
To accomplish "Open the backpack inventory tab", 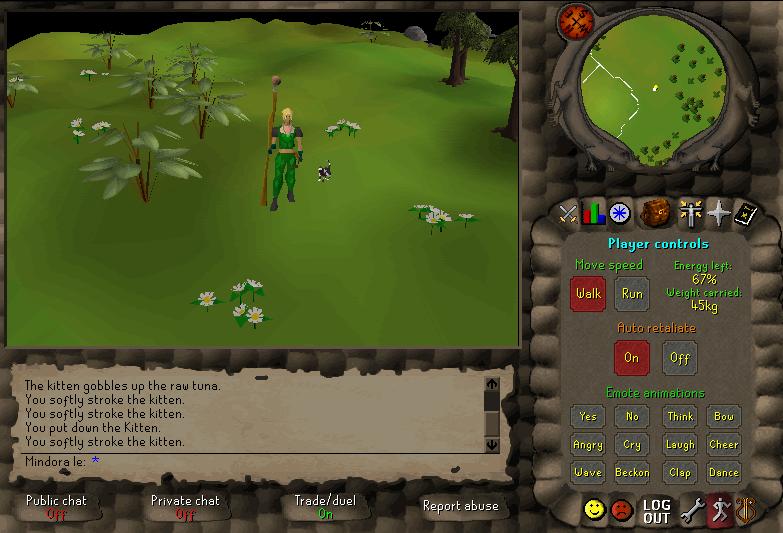I will (655, 213).
